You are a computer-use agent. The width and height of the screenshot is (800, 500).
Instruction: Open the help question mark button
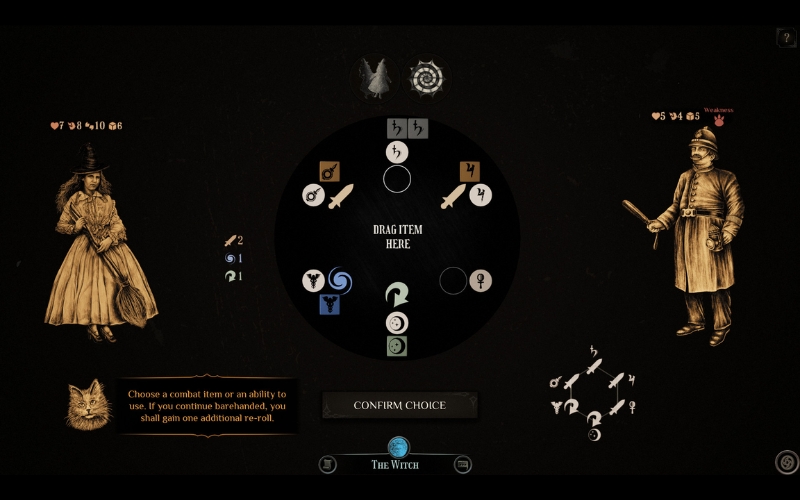[785, 38]
